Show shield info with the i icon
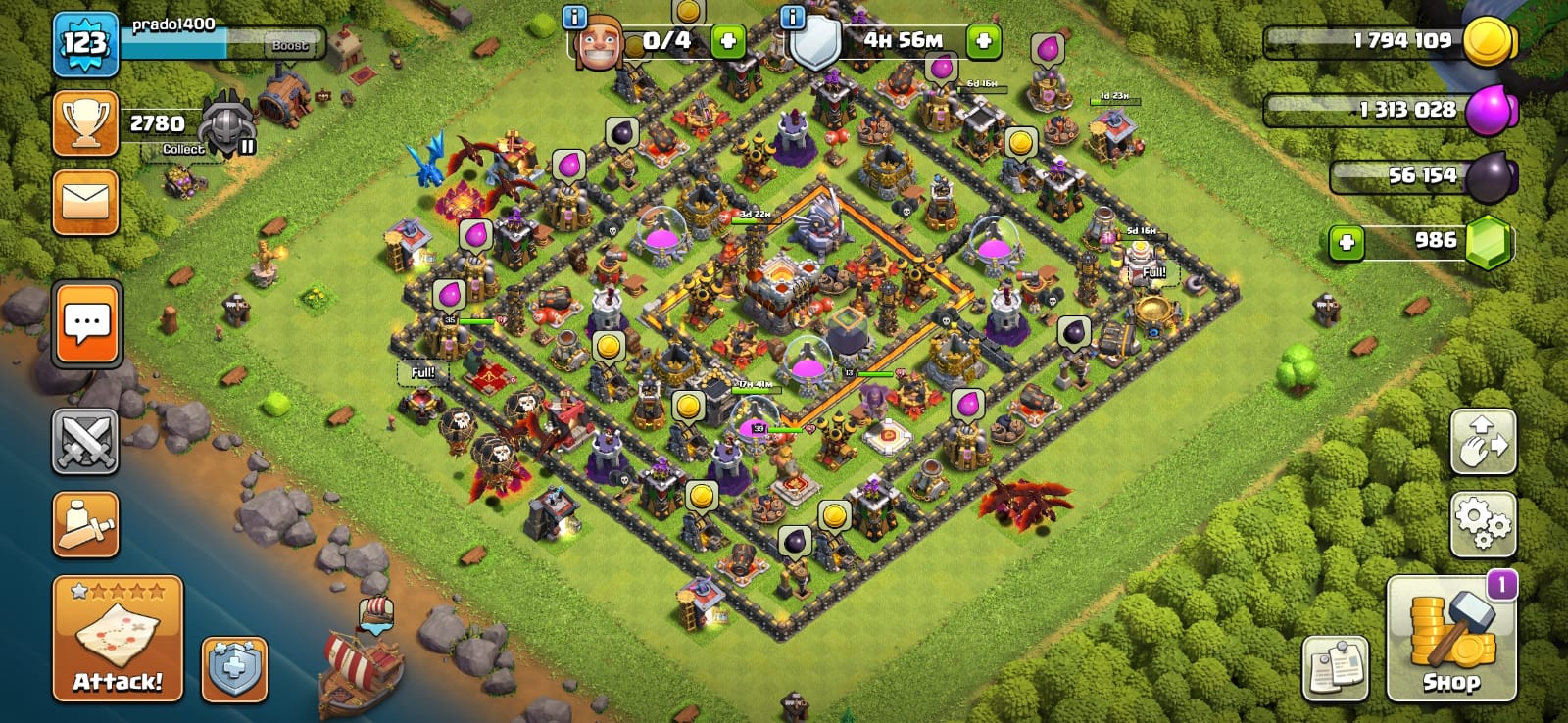Viewport: 1568px width, 723px height. point(792,17)
